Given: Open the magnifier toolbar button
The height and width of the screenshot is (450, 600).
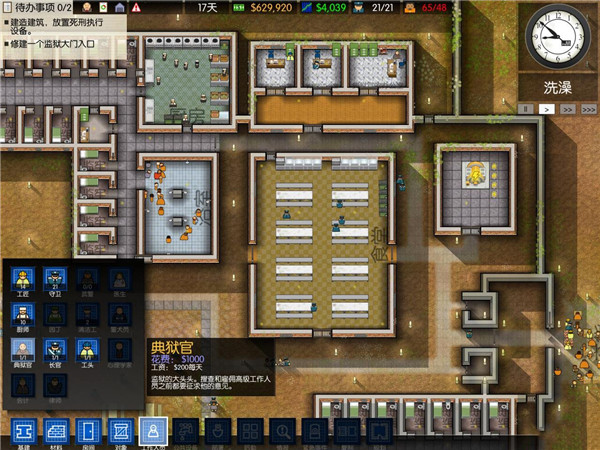Looking at the screenshot, I should point(283,432).
